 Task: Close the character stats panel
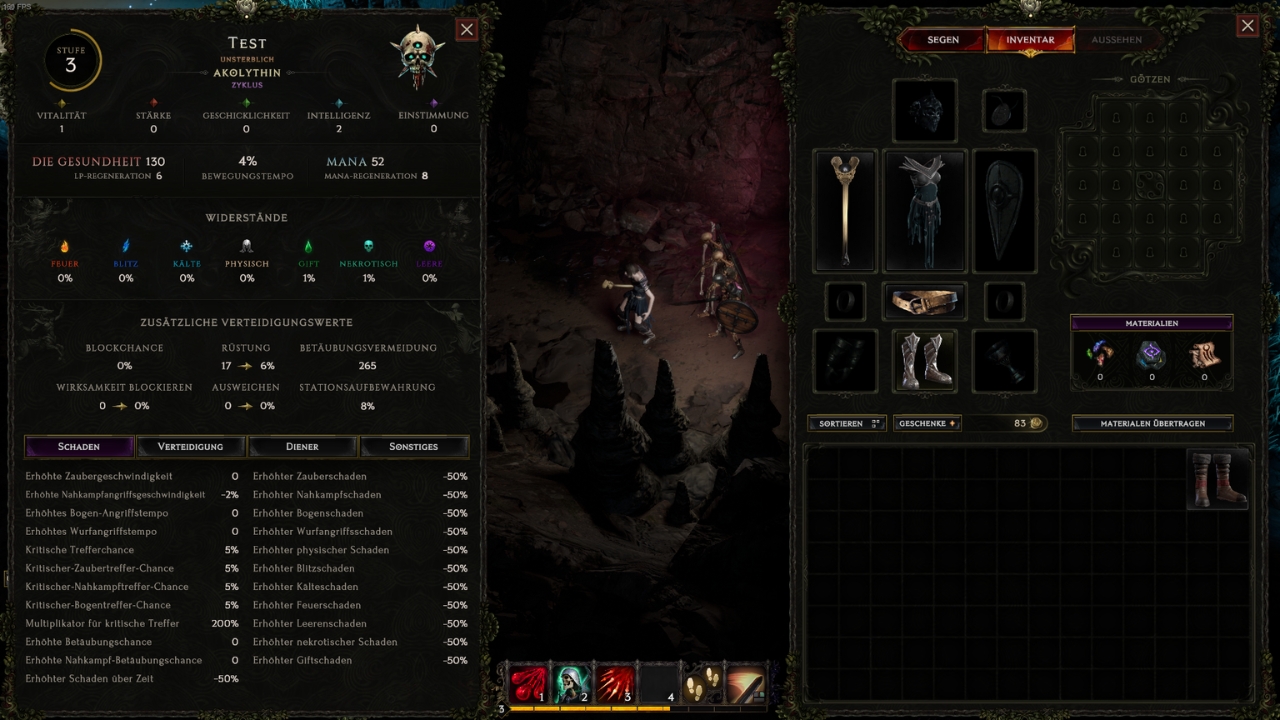coord(467,29)
